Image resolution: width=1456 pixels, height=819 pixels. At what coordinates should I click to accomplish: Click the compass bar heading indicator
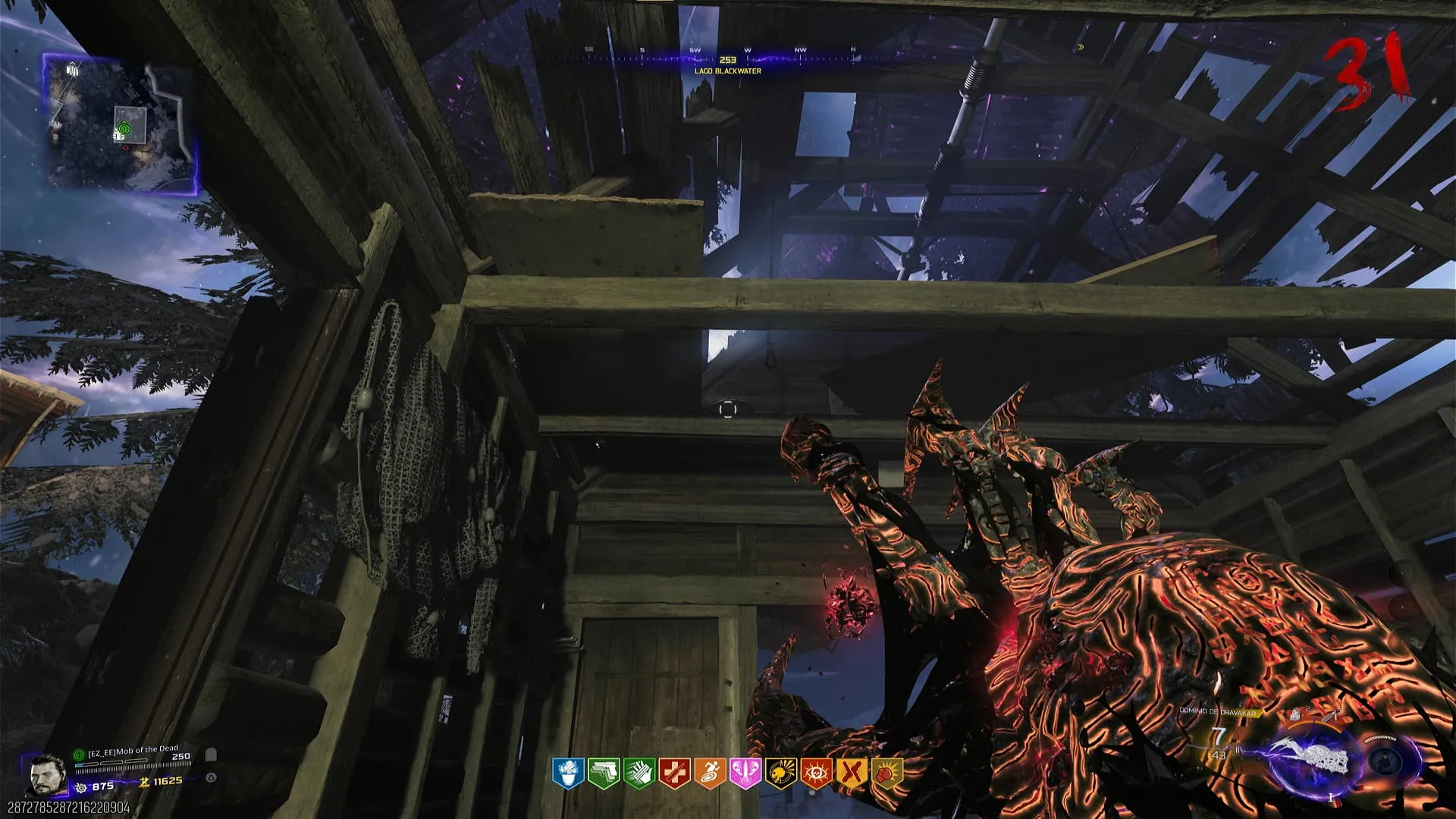click(727, 59)
